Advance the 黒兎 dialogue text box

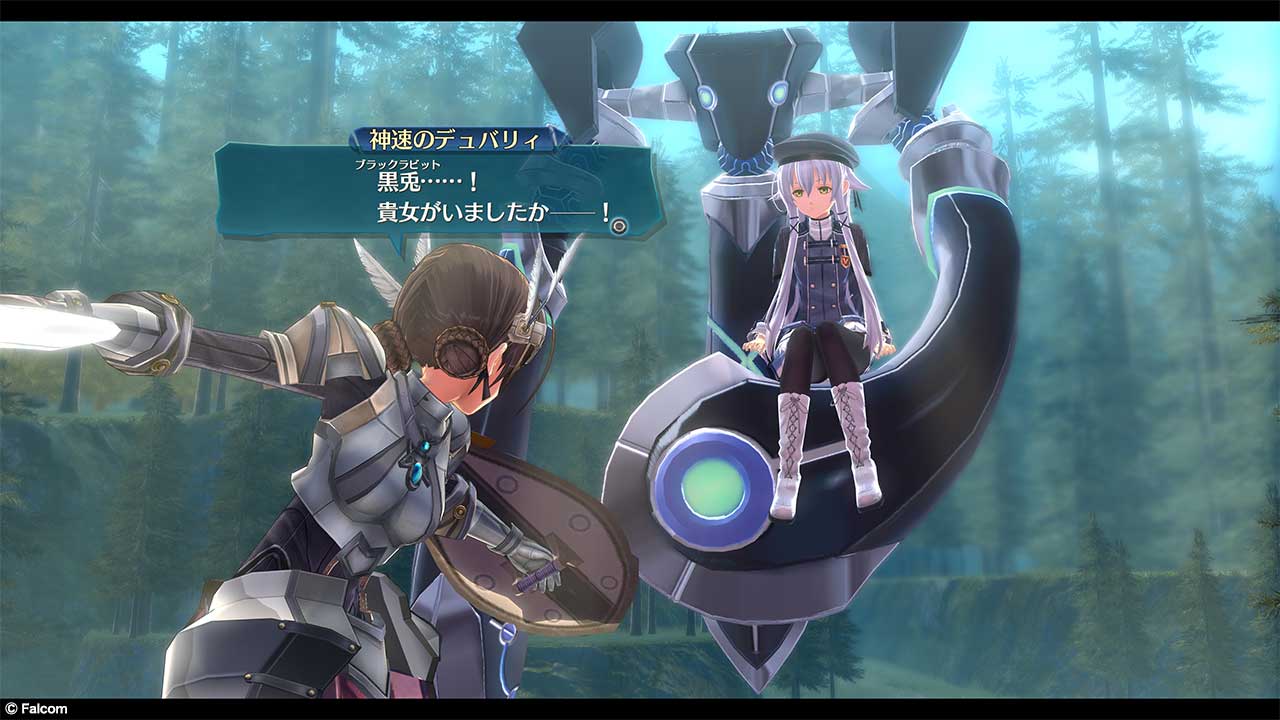[440, 192]
